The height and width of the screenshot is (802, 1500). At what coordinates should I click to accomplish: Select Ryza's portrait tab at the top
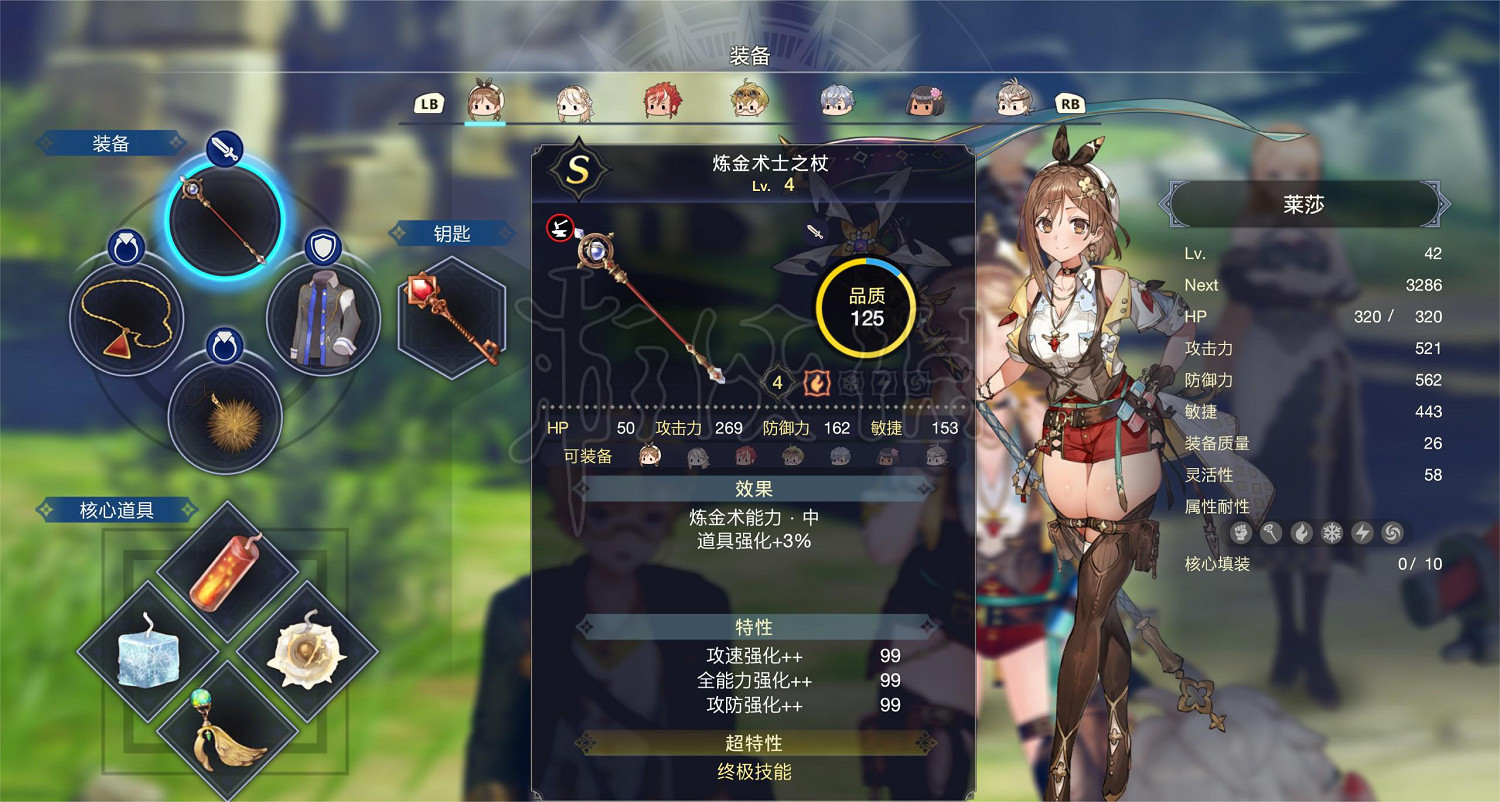tap(485, 98)
